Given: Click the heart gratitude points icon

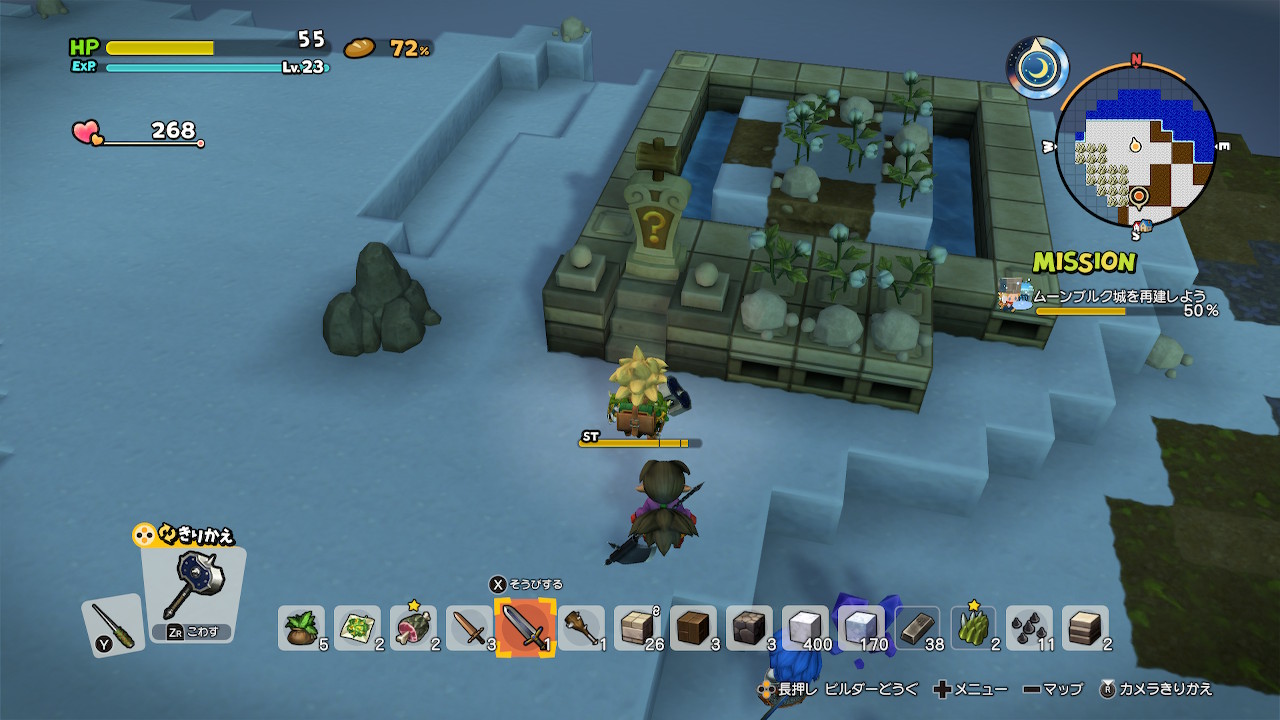Looking at the screenshot, I should tap(87, 132).
